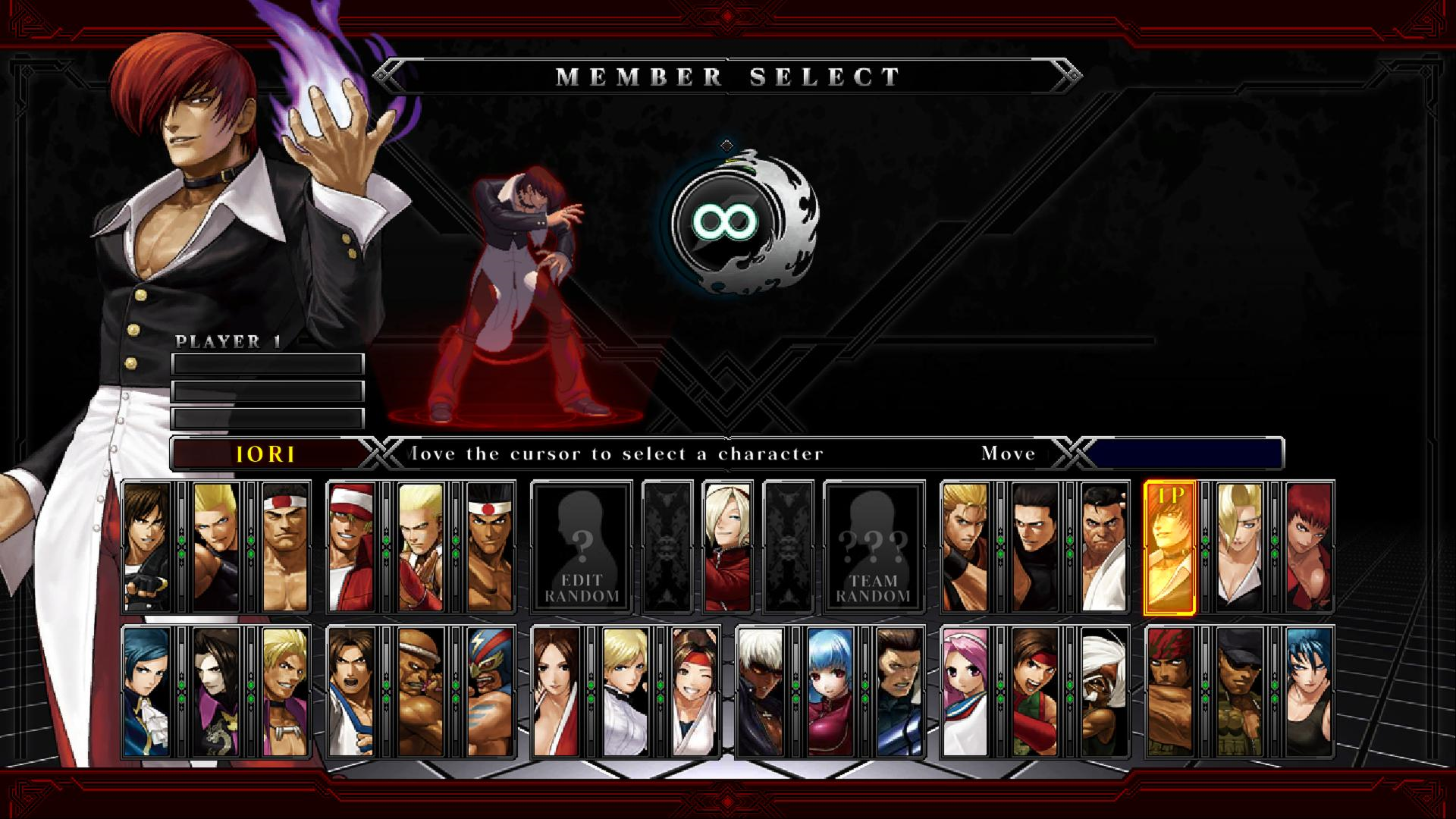Image resolution: width=1456 pixels, height=819 pixels.
Task: Choose white-haired dark-skinned K' portrait
Action: coord(761,692)
